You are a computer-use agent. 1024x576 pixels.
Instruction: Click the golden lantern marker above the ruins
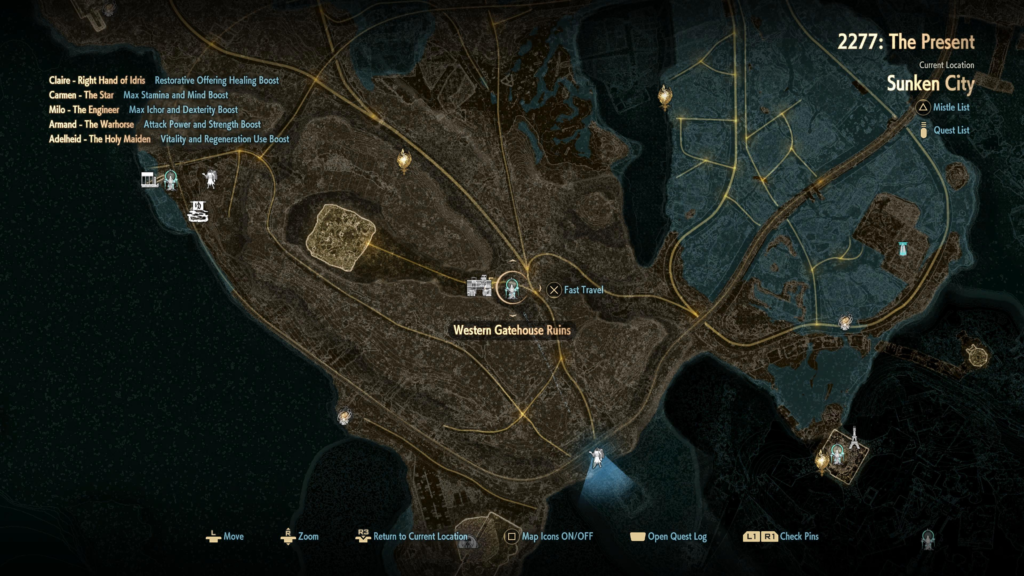coord(404,159)
